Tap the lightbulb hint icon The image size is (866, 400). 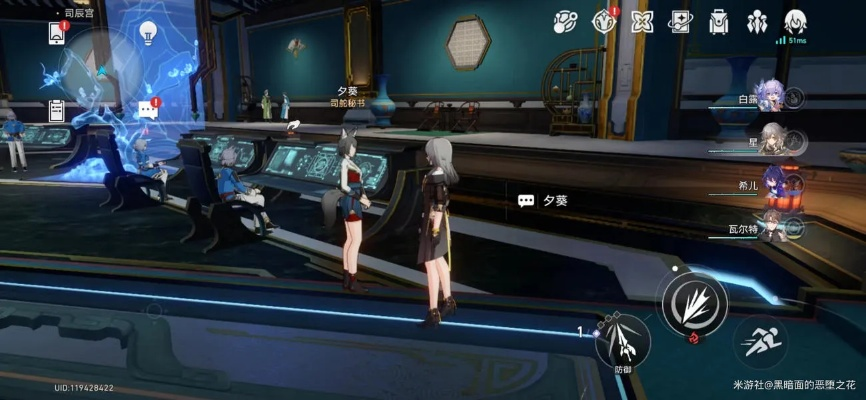click(x=148, y=32)
